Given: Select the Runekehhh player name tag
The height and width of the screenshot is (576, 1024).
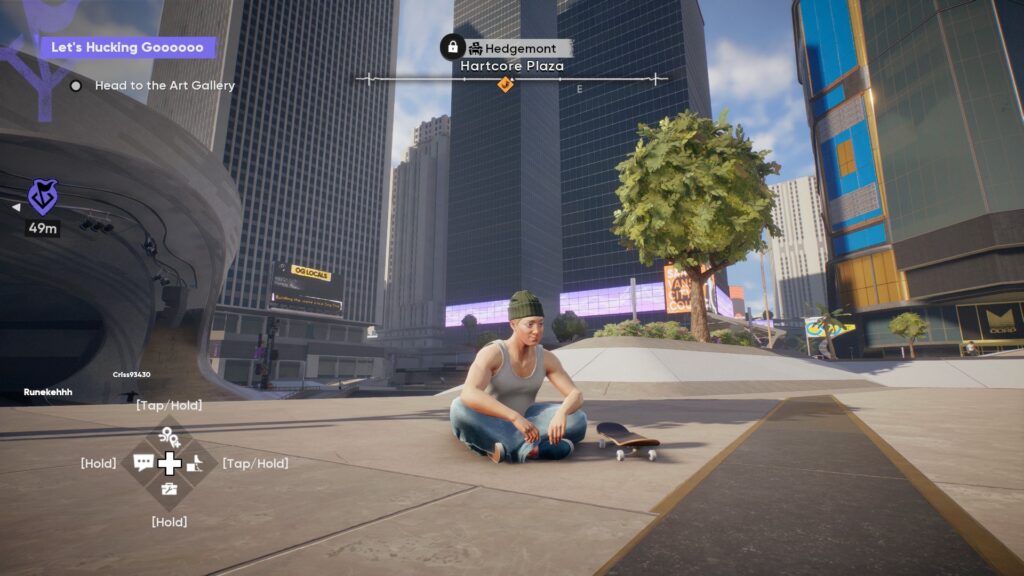Looking at the screenshot, I should pos(48,392).
